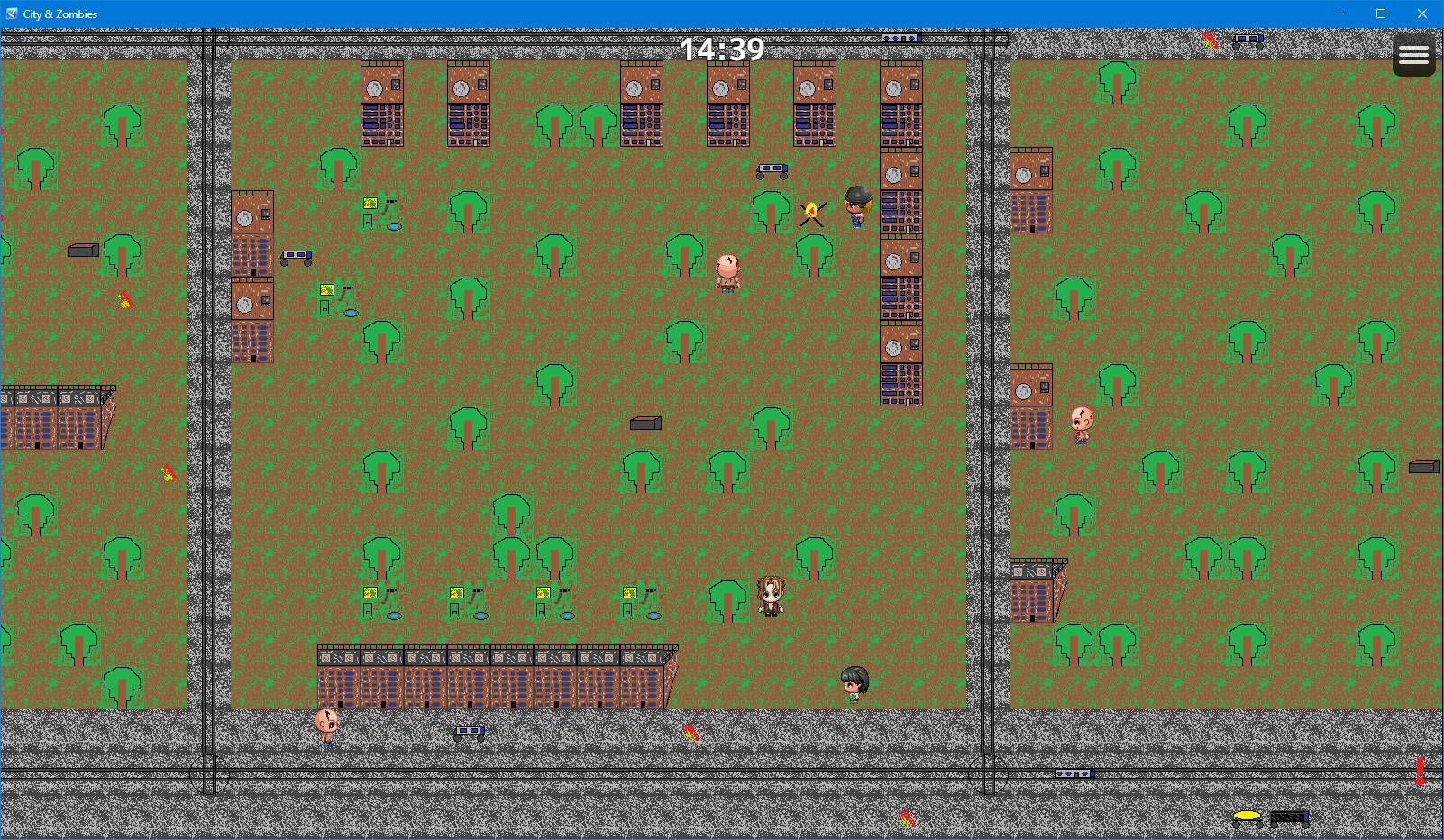Click the crossed-out campfire marker near the top
The width and height of the screenshot is (1444, 840).
pos(810,212)
